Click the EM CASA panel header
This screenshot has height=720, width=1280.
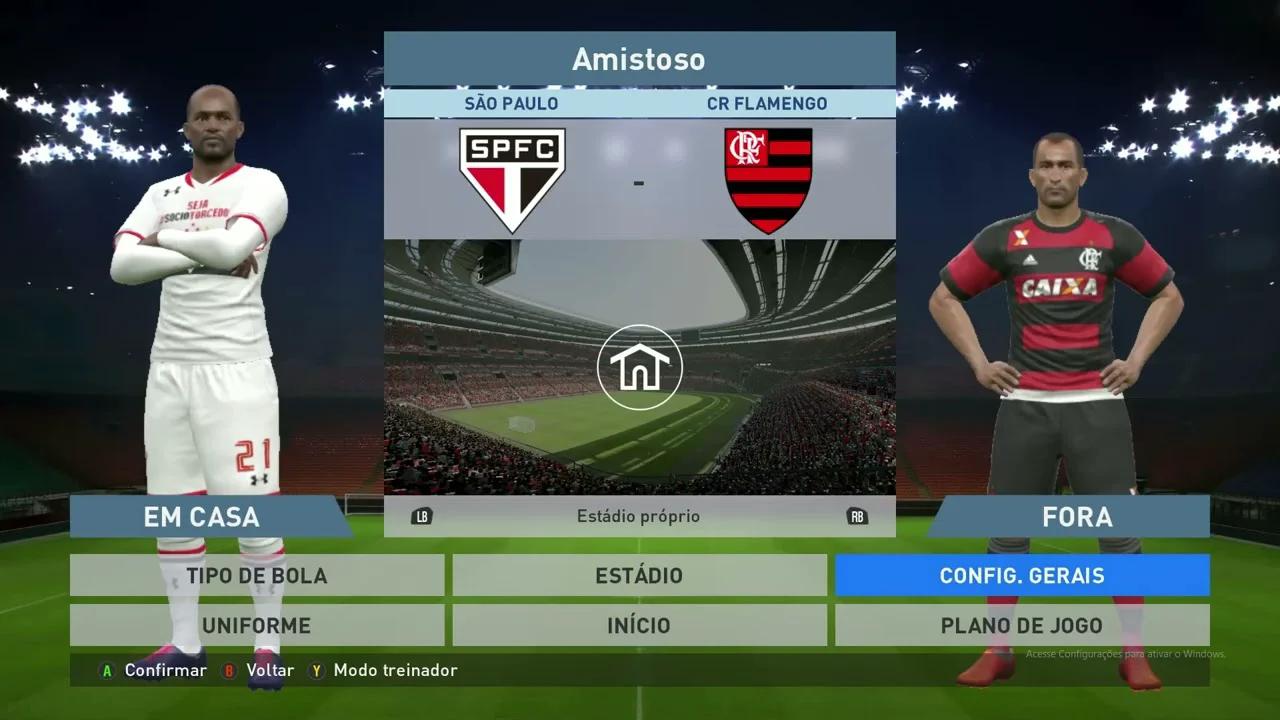(x=200, y=517)
